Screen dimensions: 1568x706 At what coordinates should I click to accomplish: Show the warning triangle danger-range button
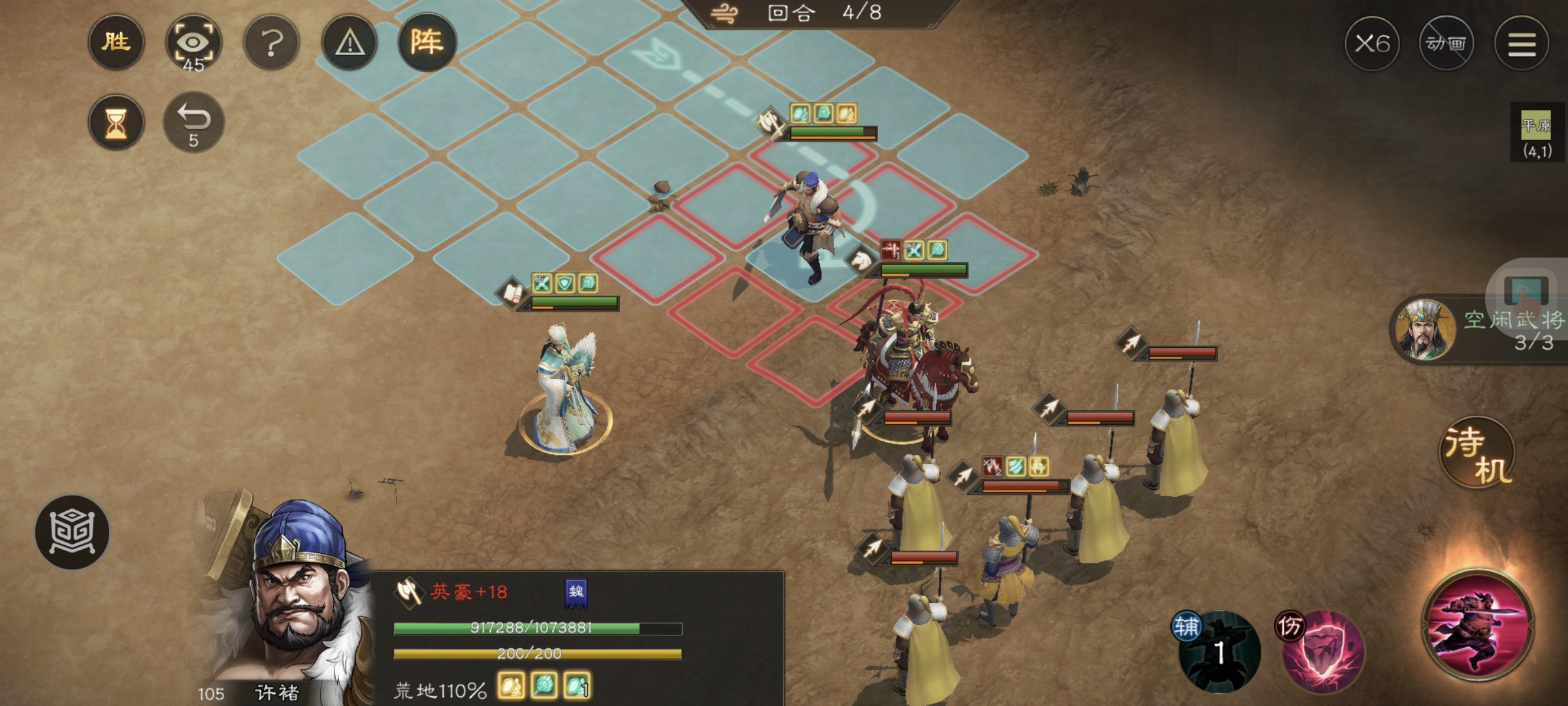[x=350, y=44]
